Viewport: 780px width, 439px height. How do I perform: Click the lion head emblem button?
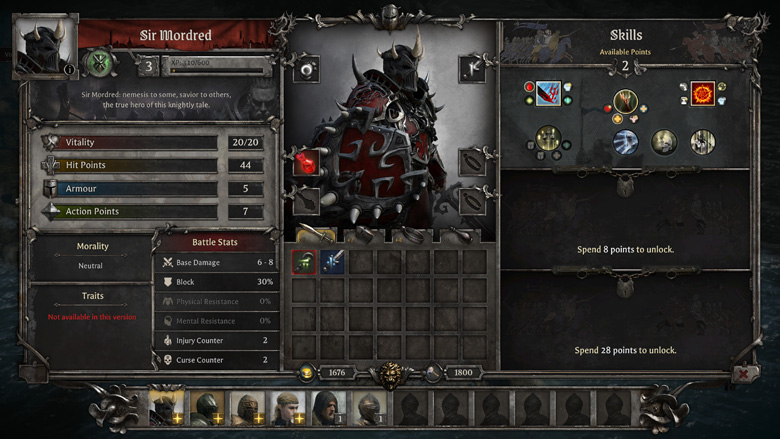click(391, 375)
